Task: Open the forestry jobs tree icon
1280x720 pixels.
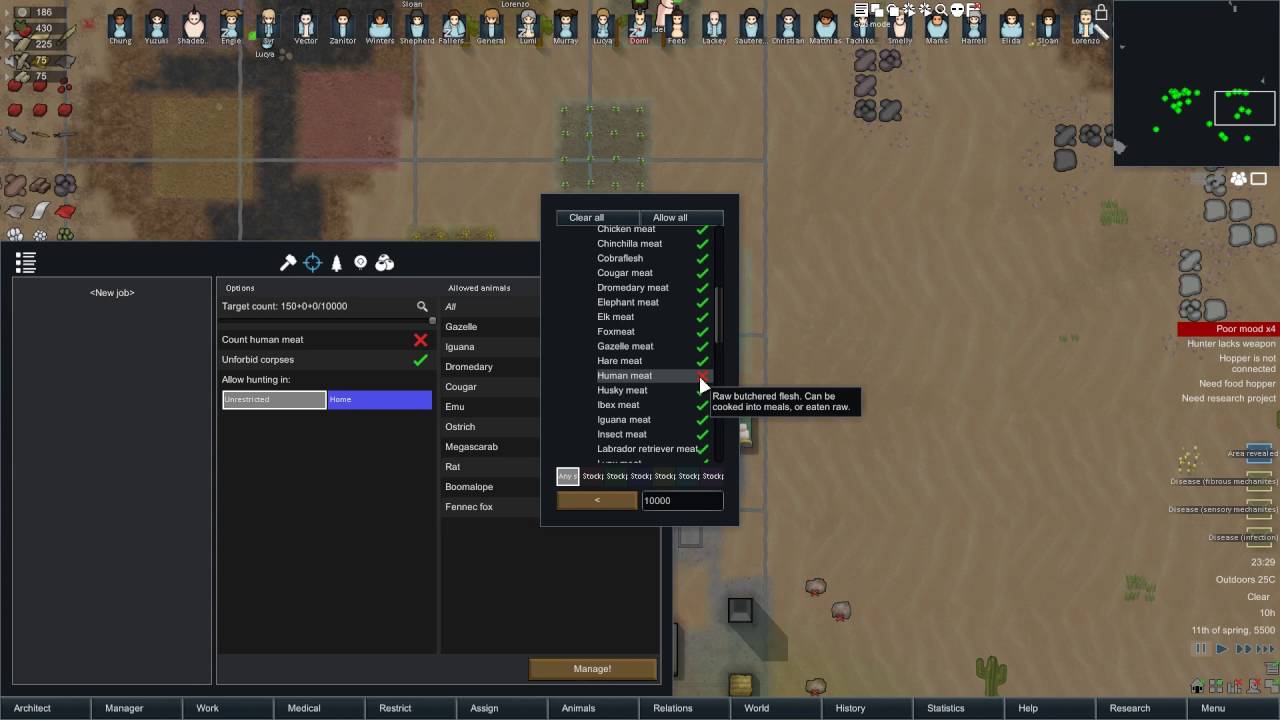Action: 335,262
